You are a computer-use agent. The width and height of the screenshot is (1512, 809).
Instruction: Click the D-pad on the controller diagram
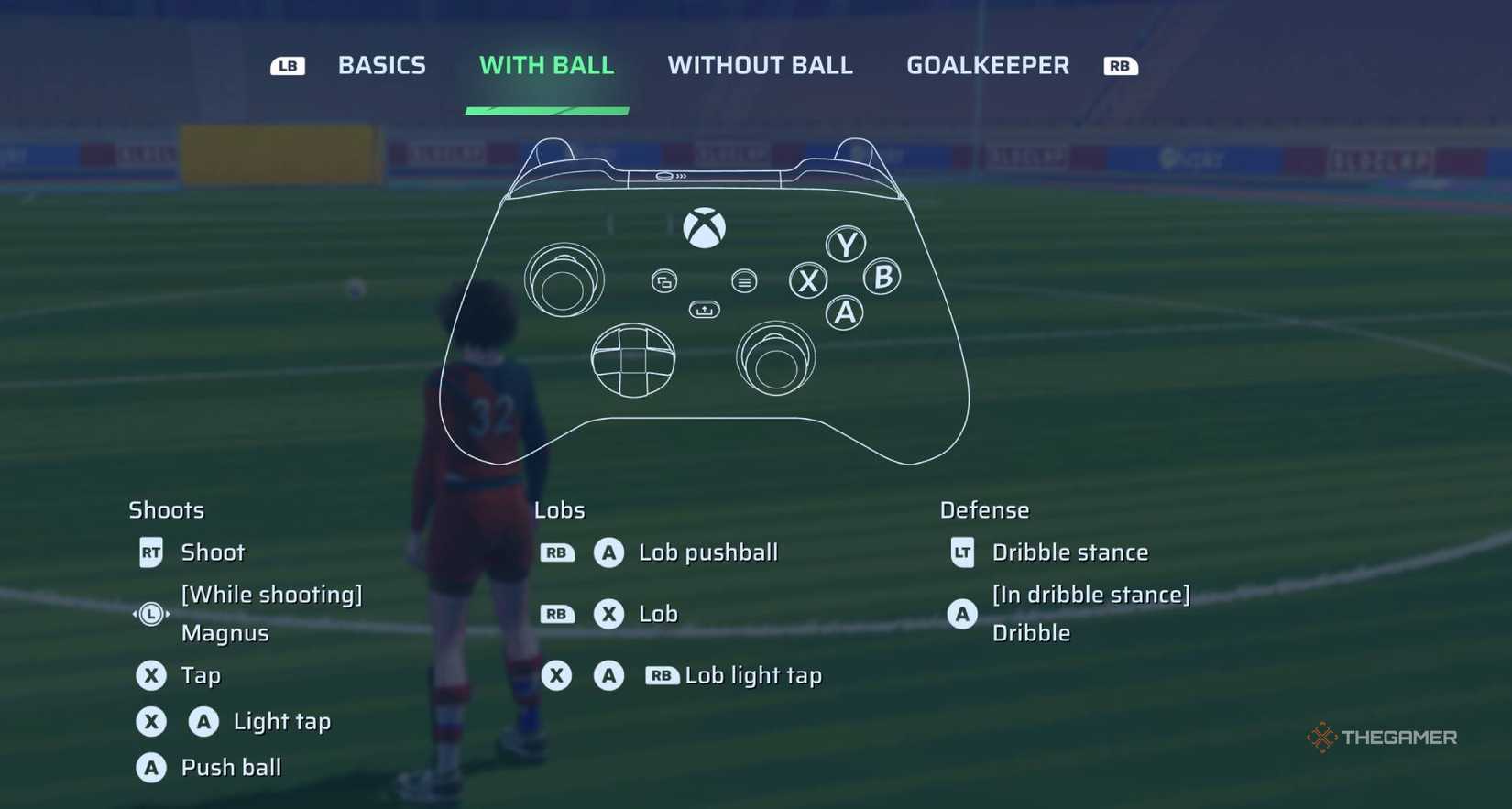(x=633, y=361)
